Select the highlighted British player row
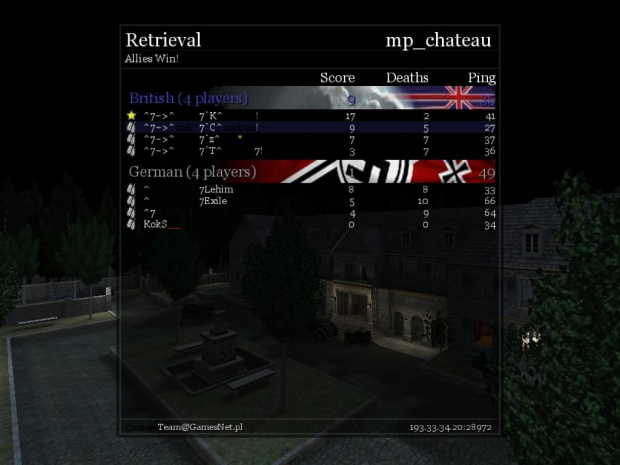The image size is (620, 465). click(310, 128)
